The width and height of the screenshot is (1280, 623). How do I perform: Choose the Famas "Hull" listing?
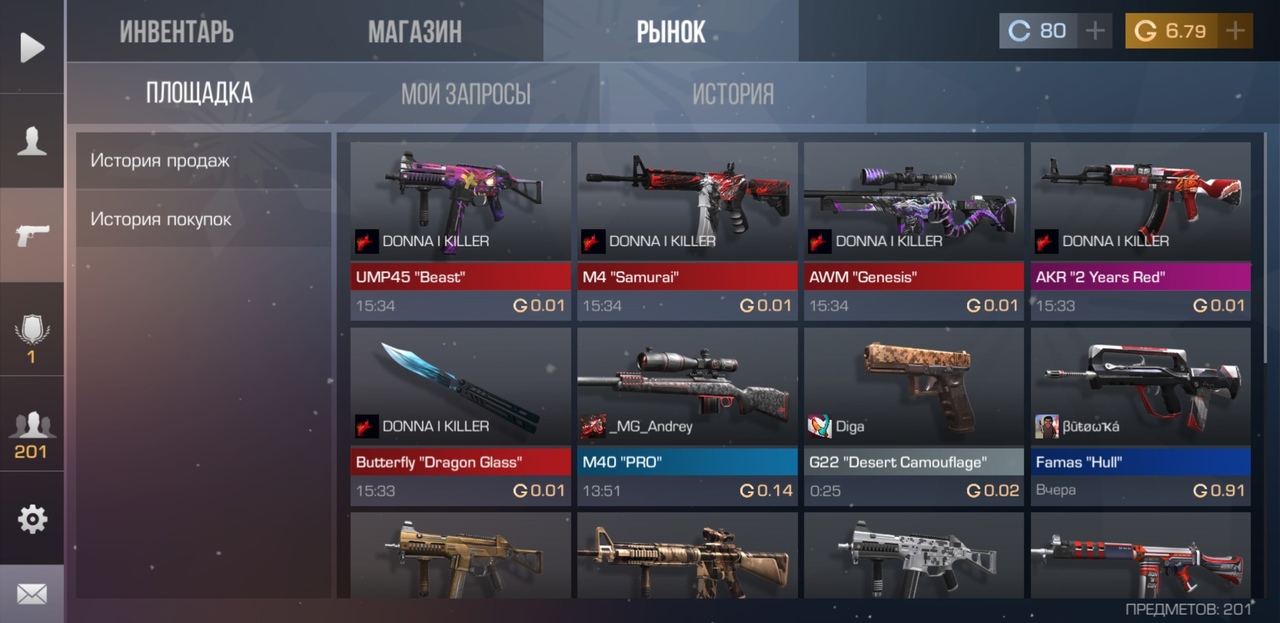pos(1141,415)
